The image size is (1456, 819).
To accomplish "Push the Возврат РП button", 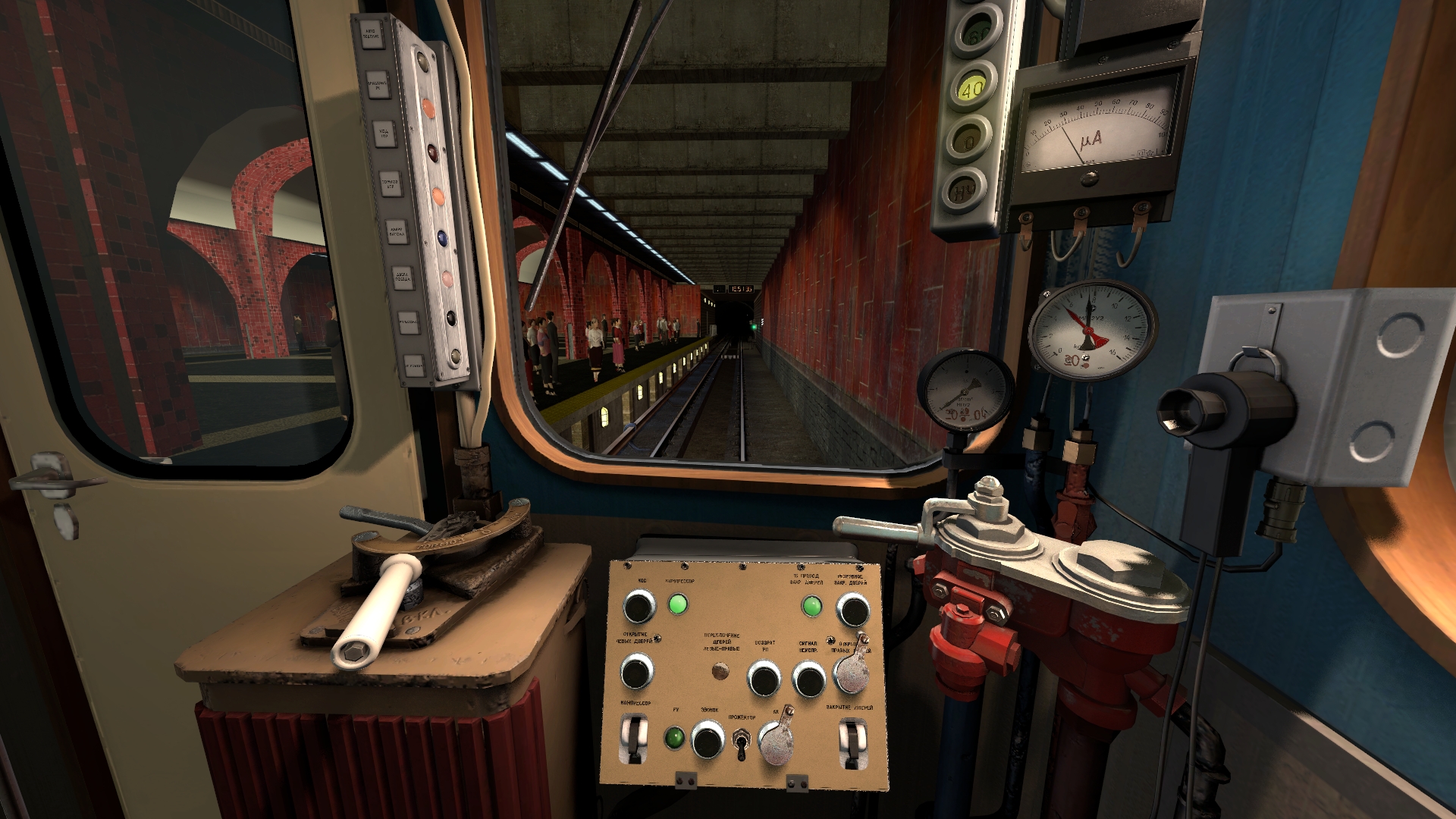I will point(763,678).
